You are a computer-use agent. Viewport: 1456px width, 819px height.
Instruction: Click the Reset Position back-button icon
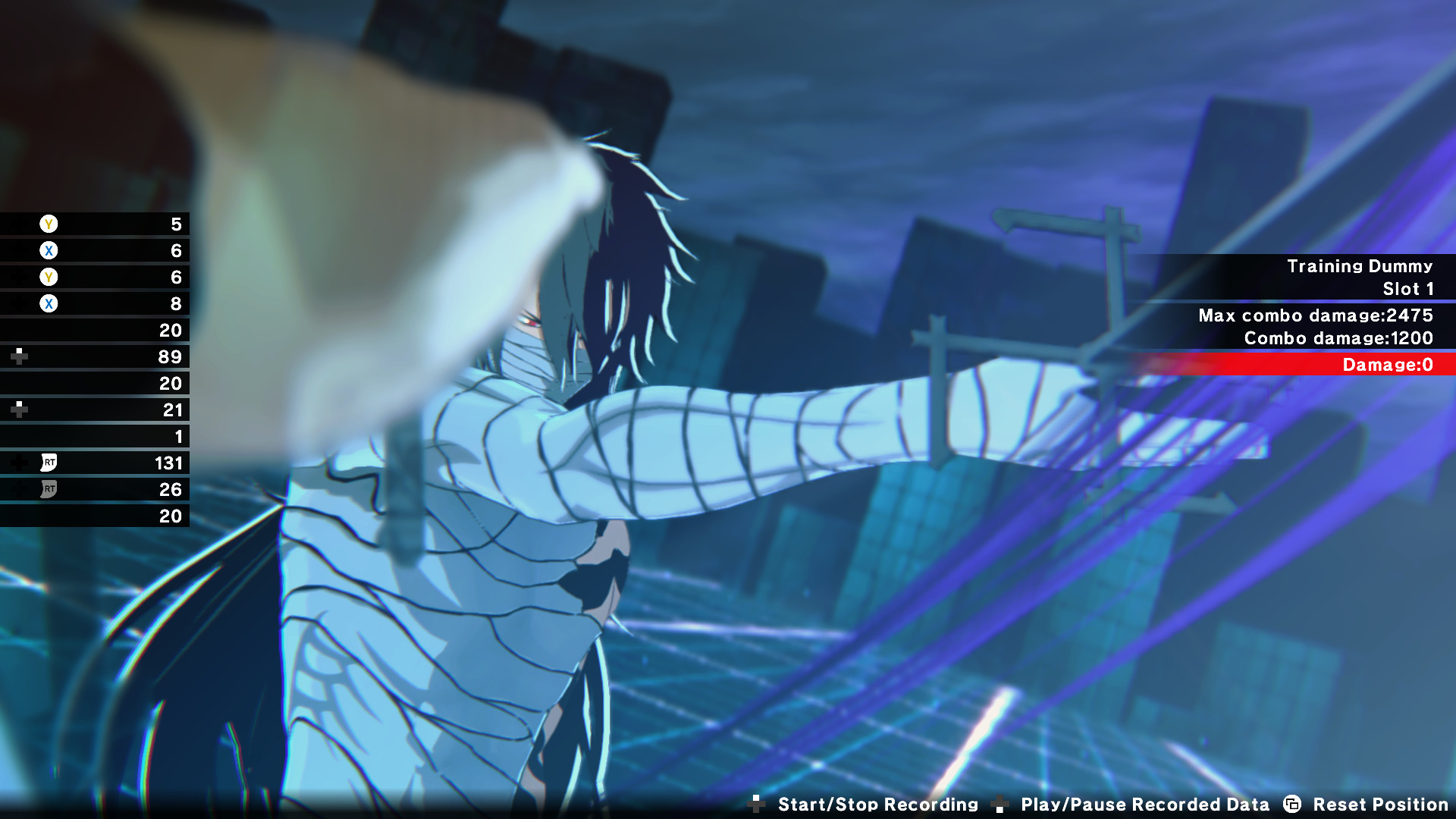pos(1293,805)
